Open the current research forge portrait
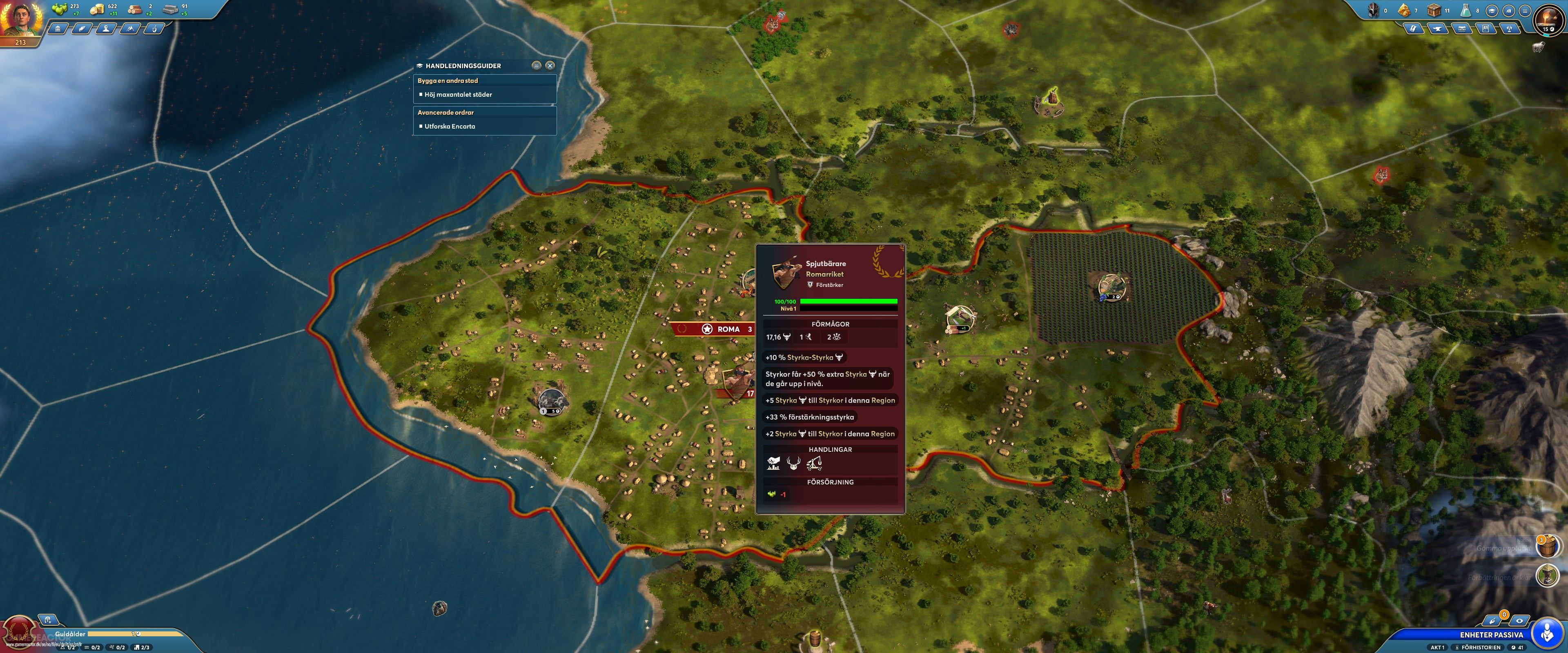Viewport: 1568px width, 653px height. (1548, 21)
